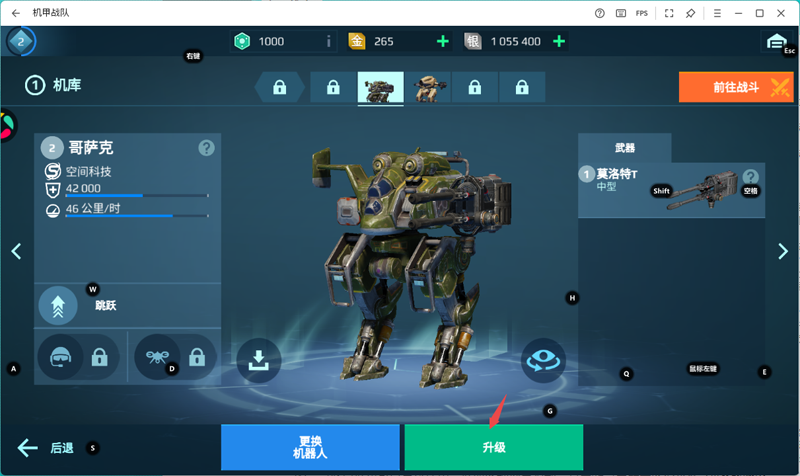Show the next robot with right arrow
Image resolution: width=800 pixels, height=476 pixels.
pos(783,251)
